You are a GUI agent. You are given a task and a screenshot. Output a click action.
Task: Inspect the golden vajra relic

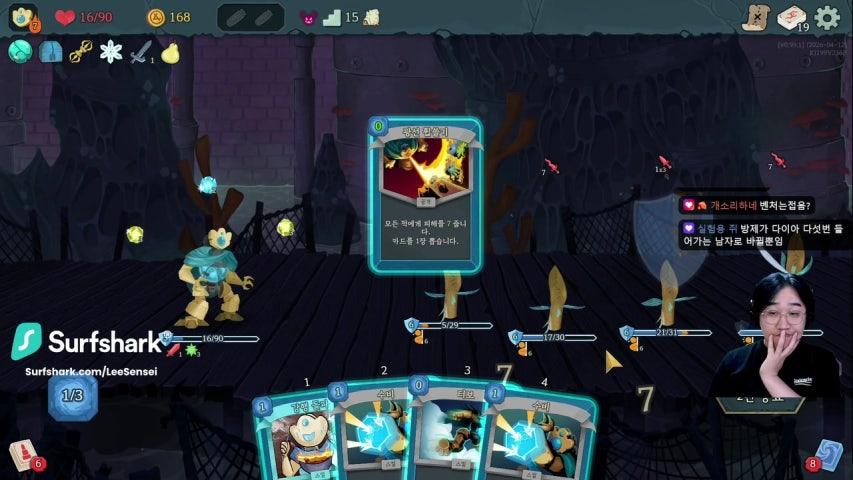81,52
